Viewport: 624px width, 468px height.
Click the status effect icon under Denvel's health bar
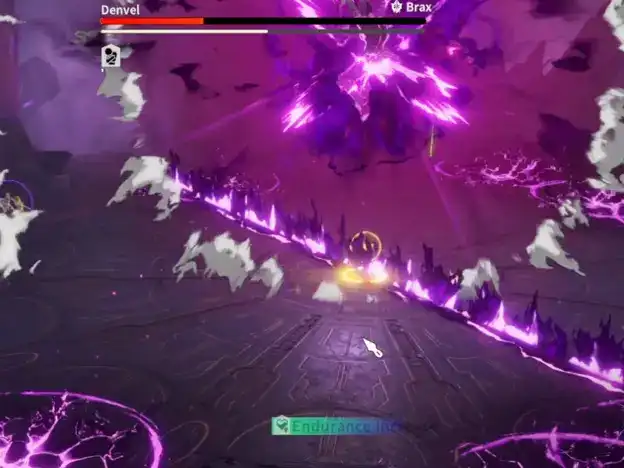(110, 56)
